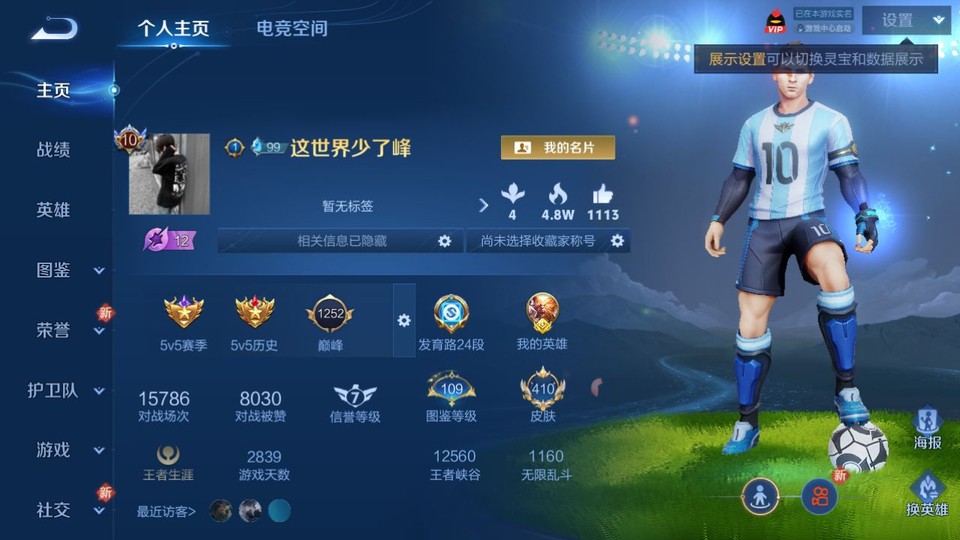This screenshot has width=960, height=540.
Task: Tap 换英雄 to change displayed hero
Action: [927, 494]
